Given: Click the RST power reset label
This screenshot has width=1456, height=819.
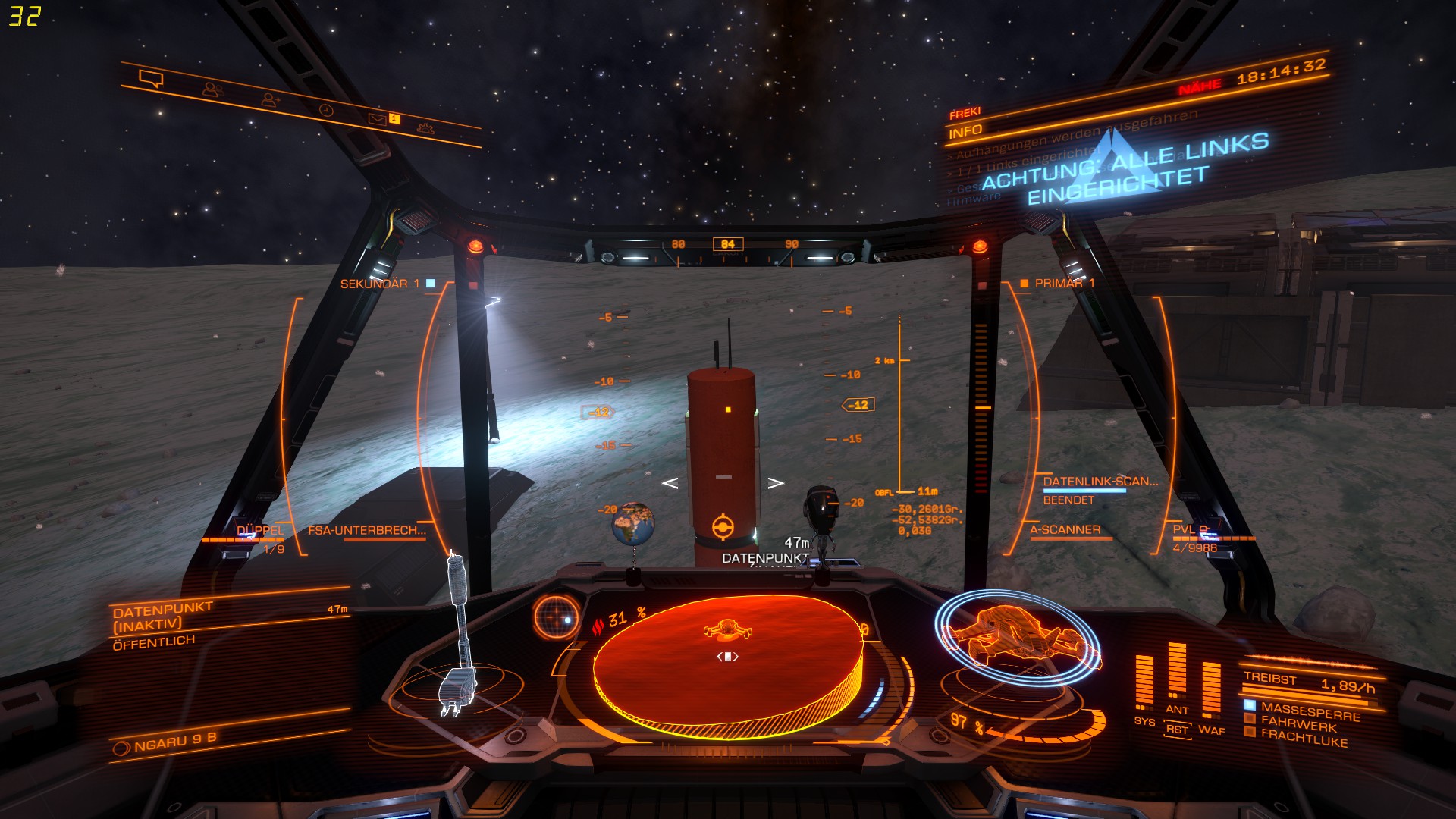Looking at the screenshot, I should 1177,730.
